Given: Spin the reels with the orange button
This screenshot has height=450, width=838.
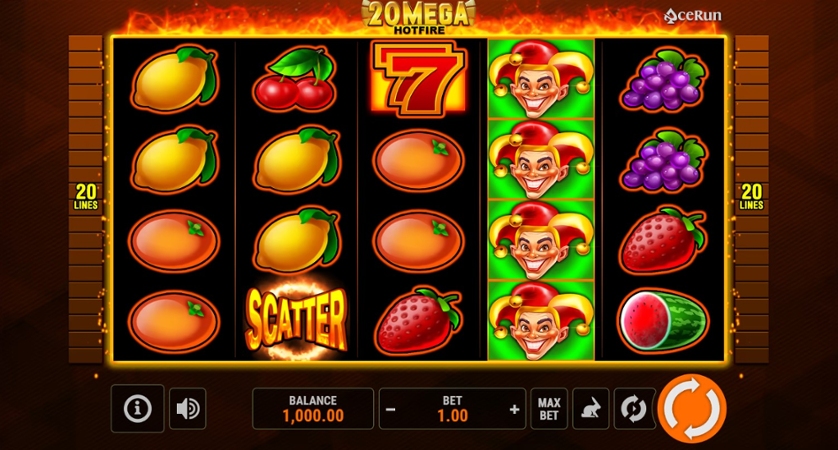Looking at the screenshot, I should (692, 408).
